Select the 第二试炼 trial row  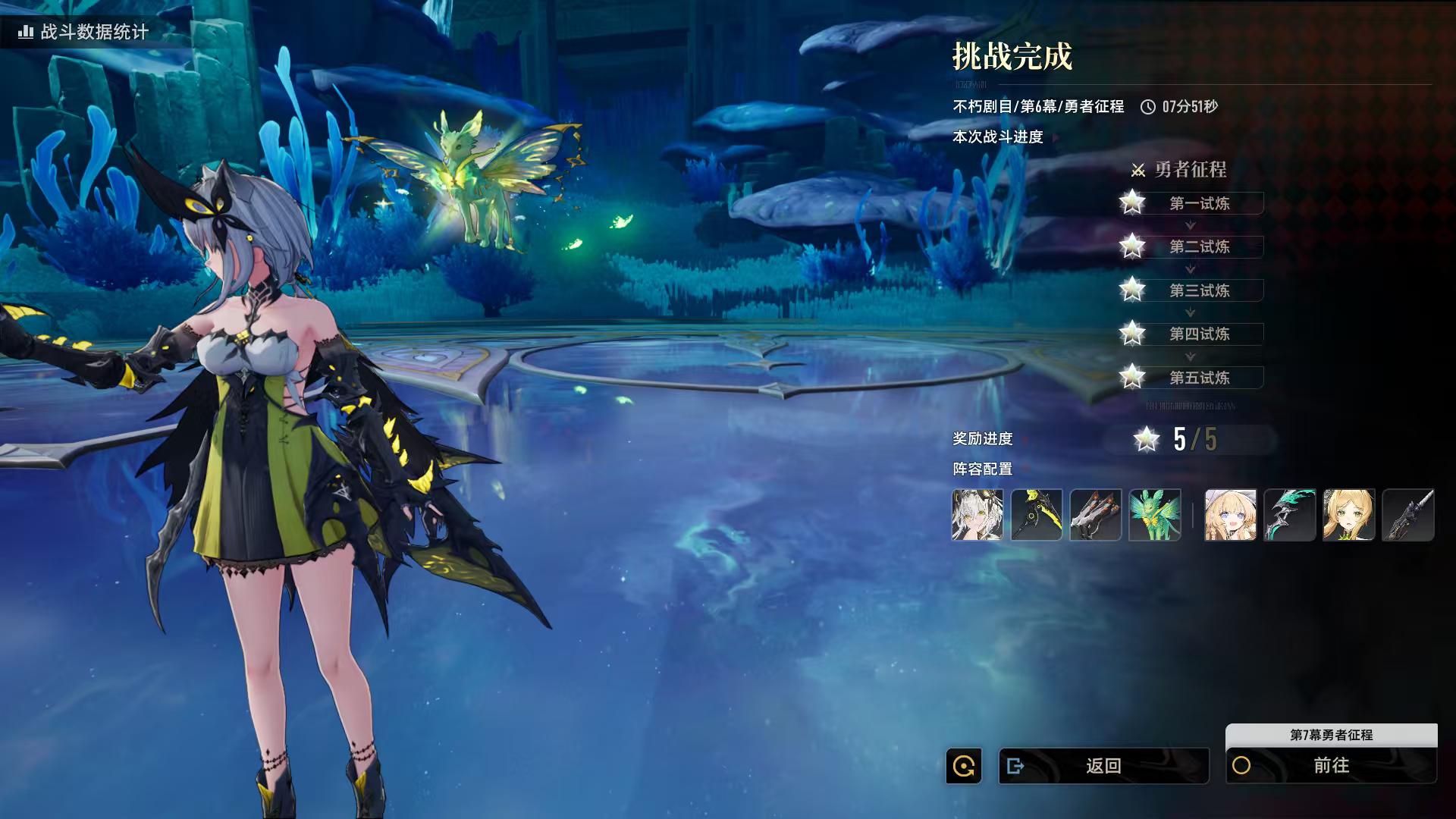click(1199, 246)
